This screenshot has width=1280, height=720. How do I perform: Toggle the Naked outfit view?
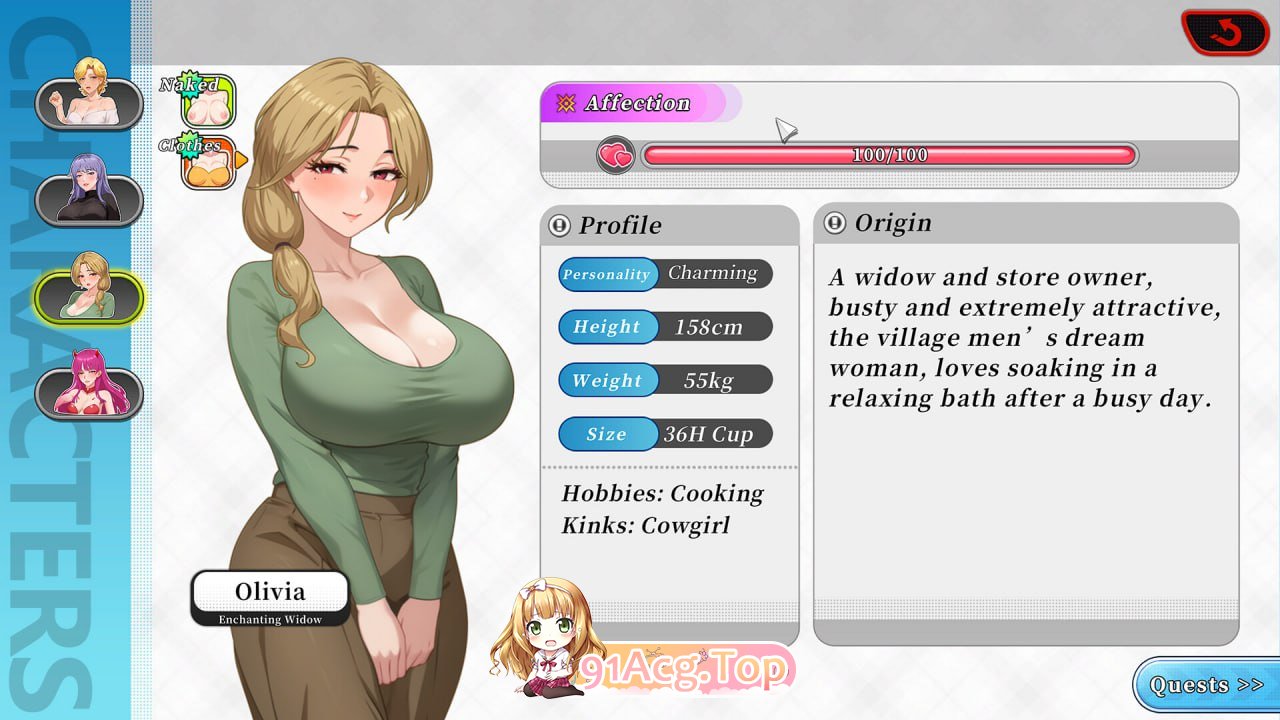(x=208, y=98)
